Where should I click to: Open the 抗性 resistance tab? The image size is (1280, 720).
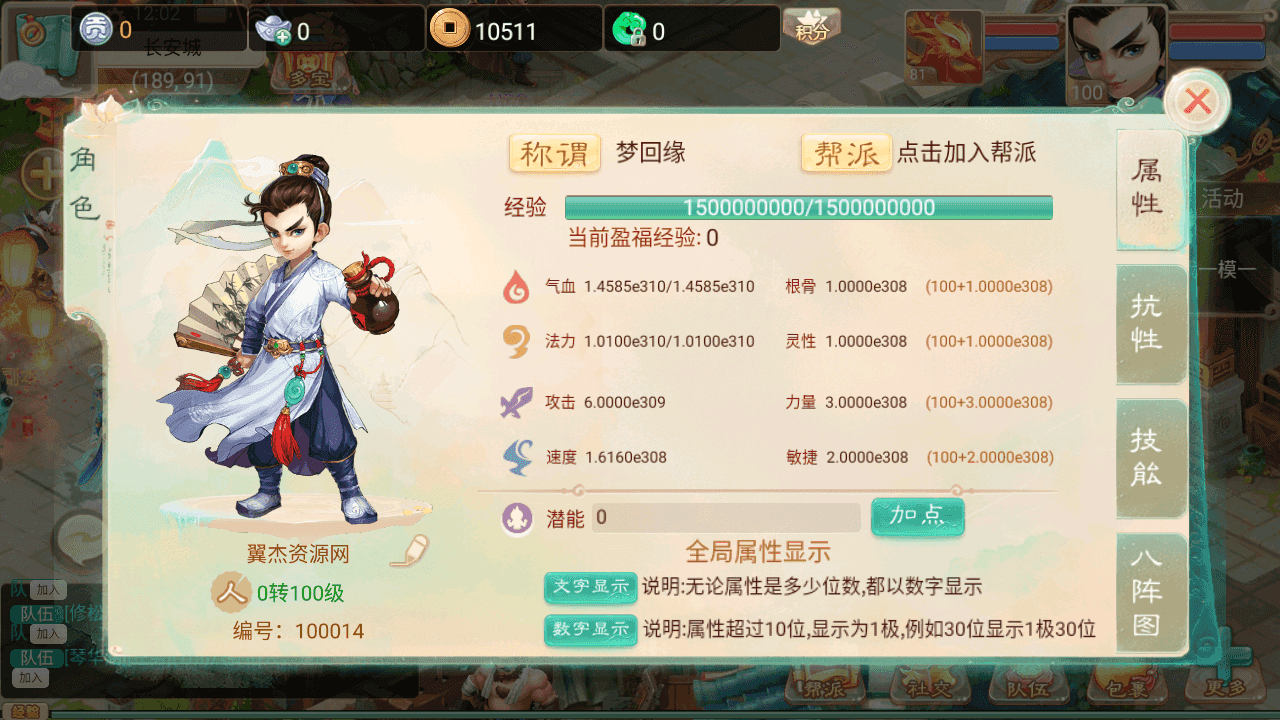coord(1148,323)
